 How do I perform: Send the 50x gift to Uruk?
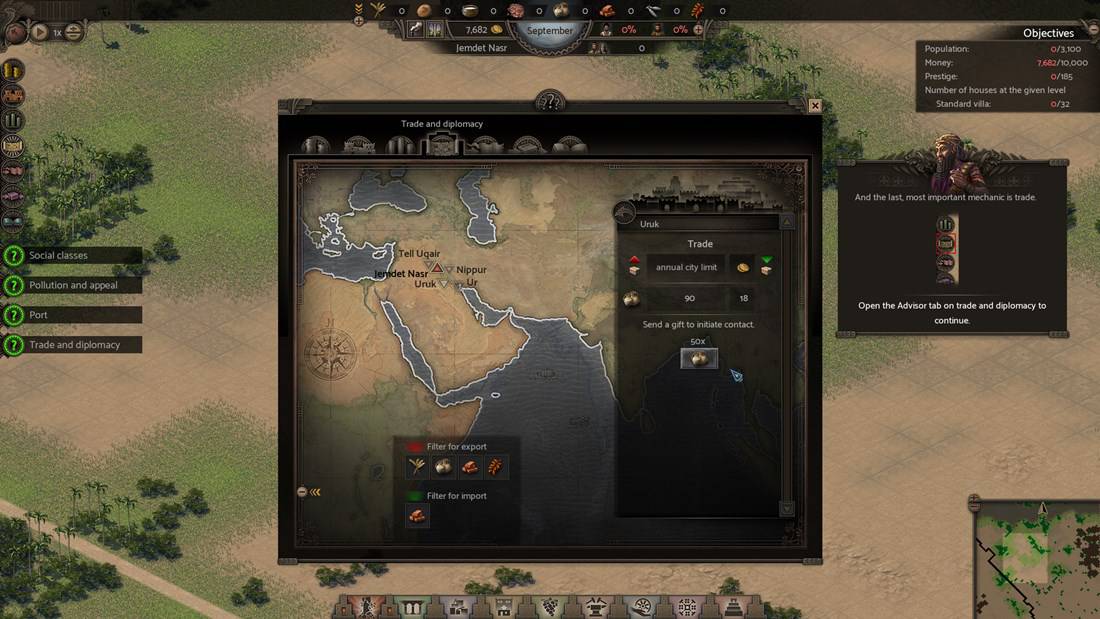tap(699, 359)
